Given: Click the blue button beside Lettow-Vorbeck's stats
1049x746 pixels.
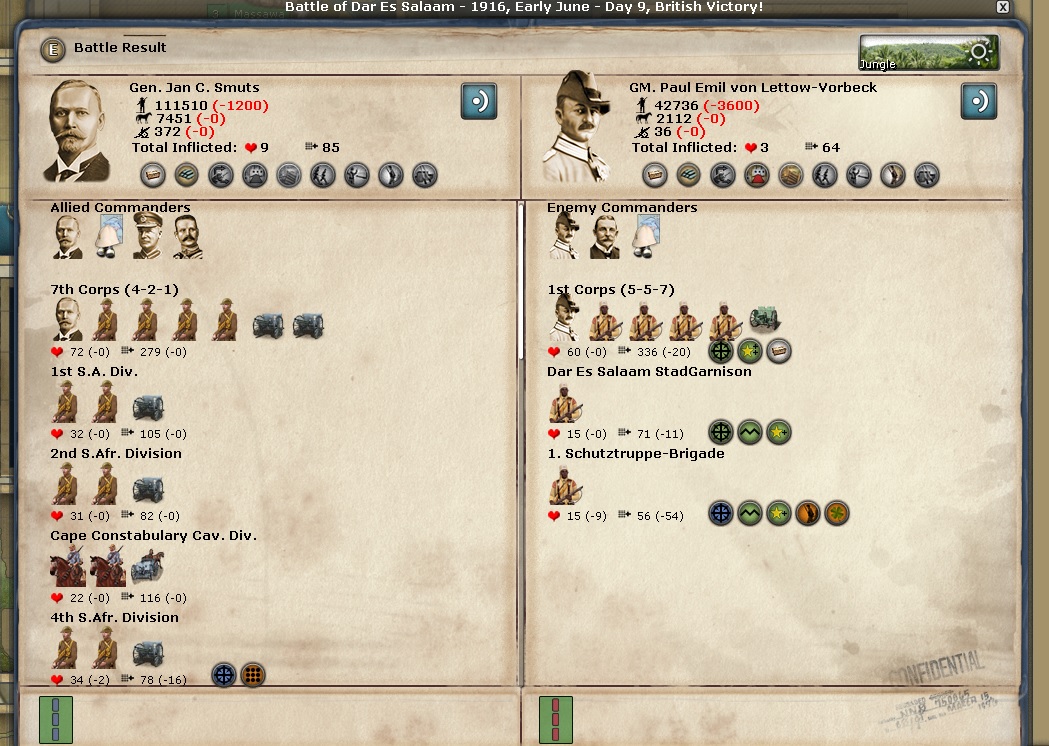Looking at the screenshot, I should (x=979, y=101).
